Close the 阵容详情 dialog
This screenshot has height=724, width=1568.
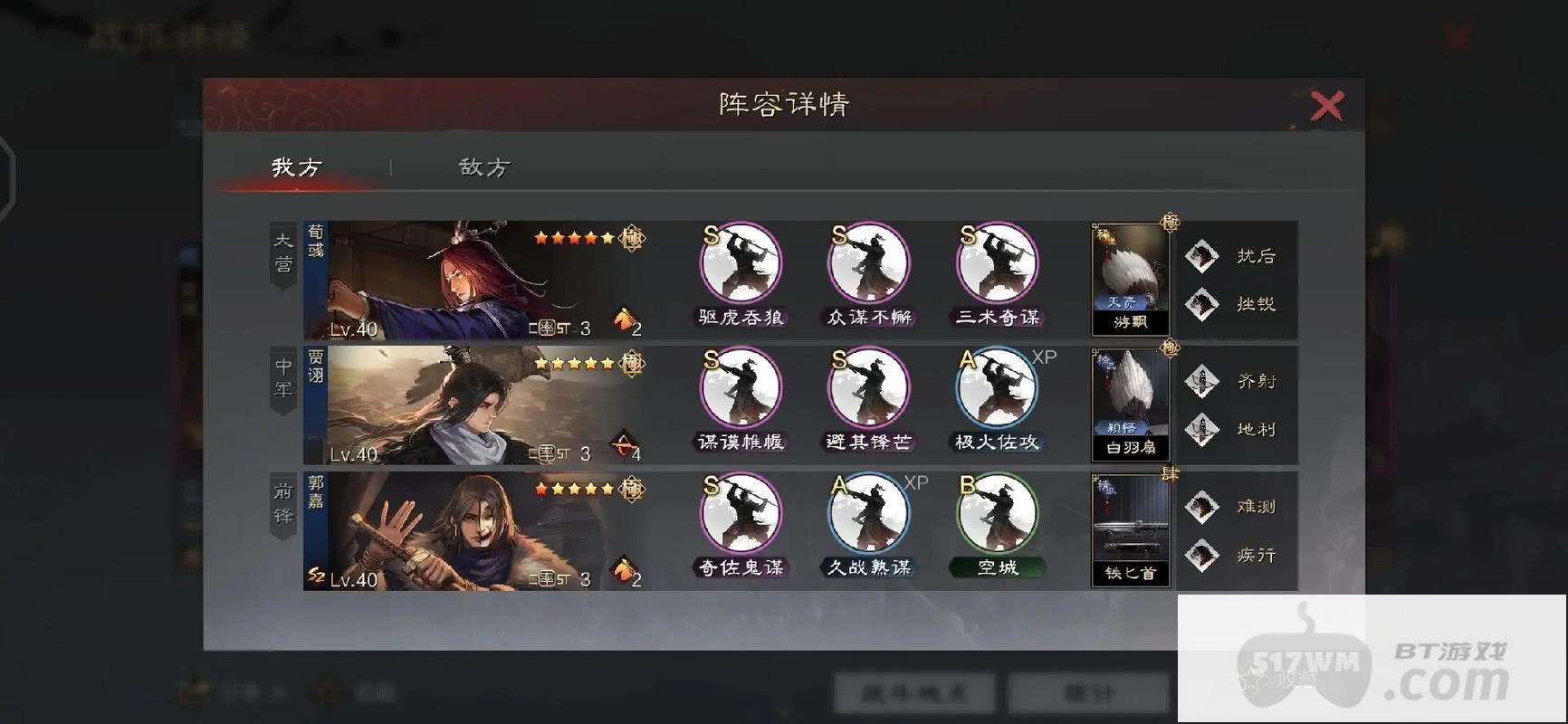1326,104
